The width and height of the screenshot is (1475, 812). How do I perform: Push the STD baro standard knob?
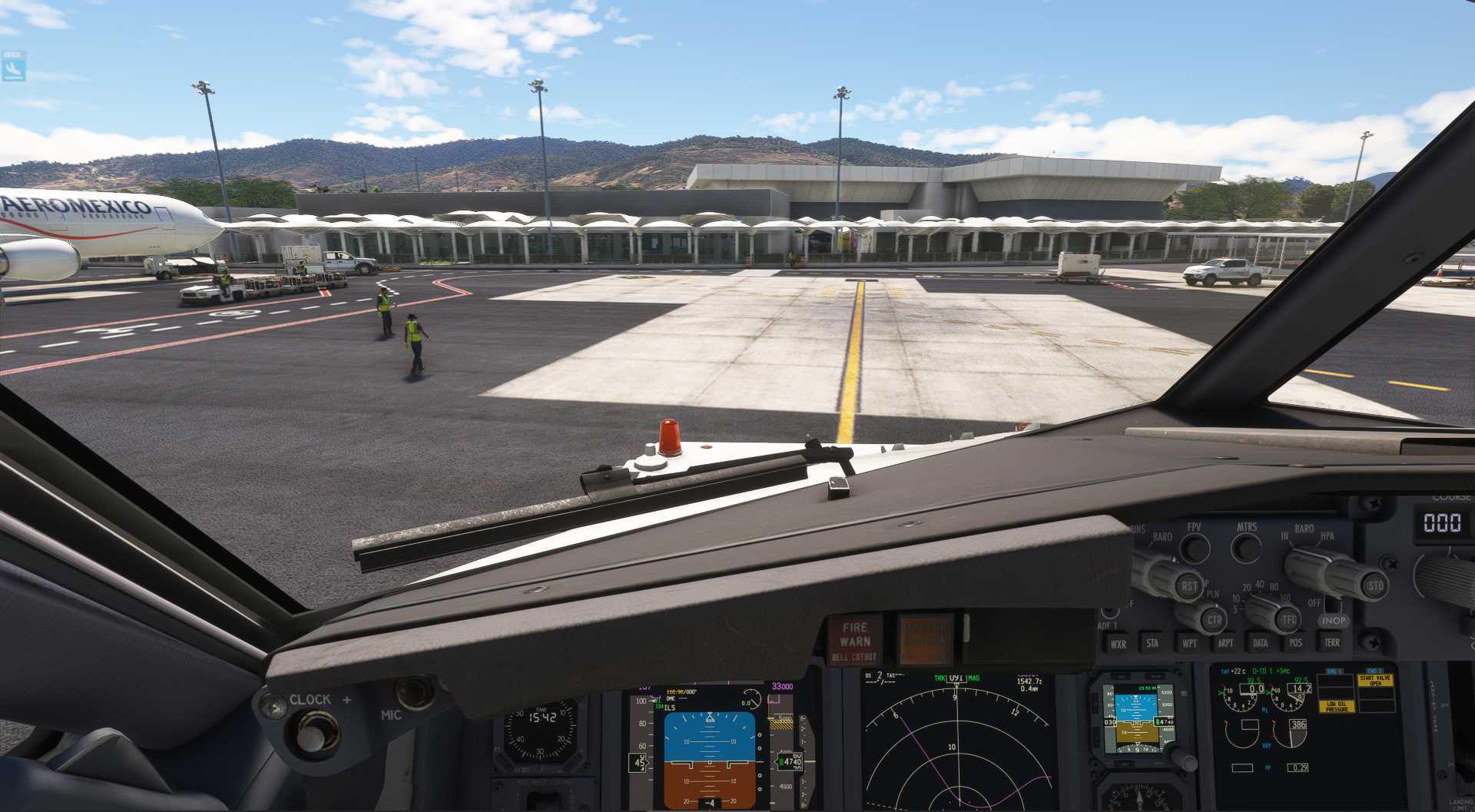(x=1374, y=585)
